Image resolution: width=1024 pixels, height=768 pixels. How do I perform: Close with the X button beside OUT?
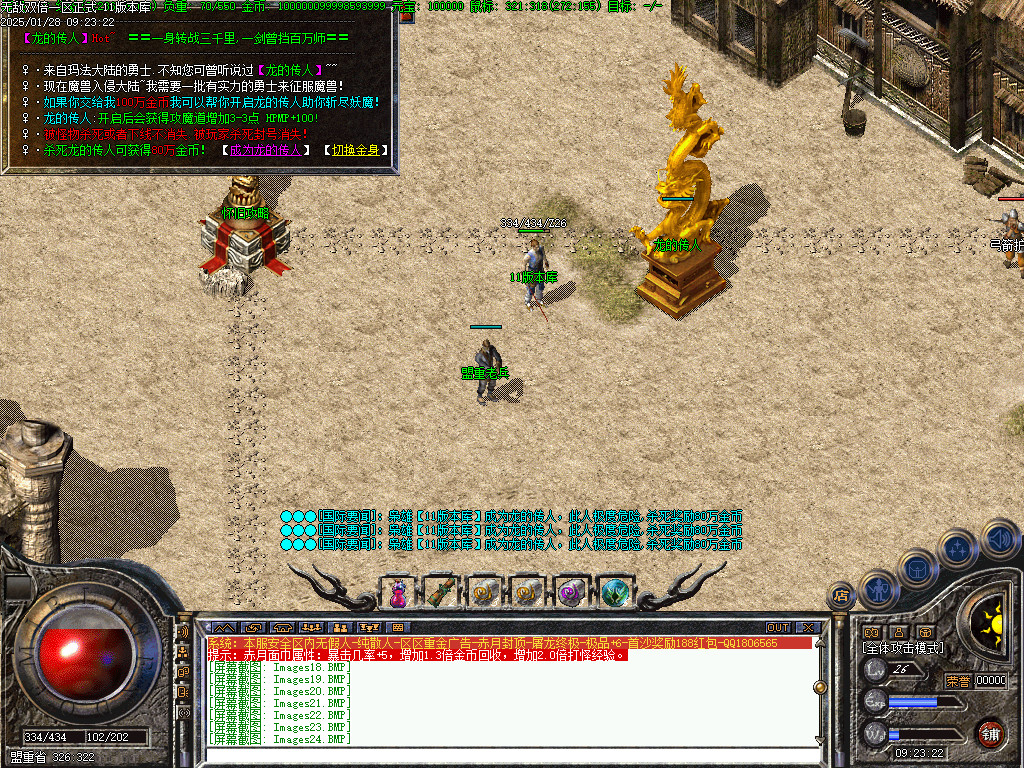808,628
